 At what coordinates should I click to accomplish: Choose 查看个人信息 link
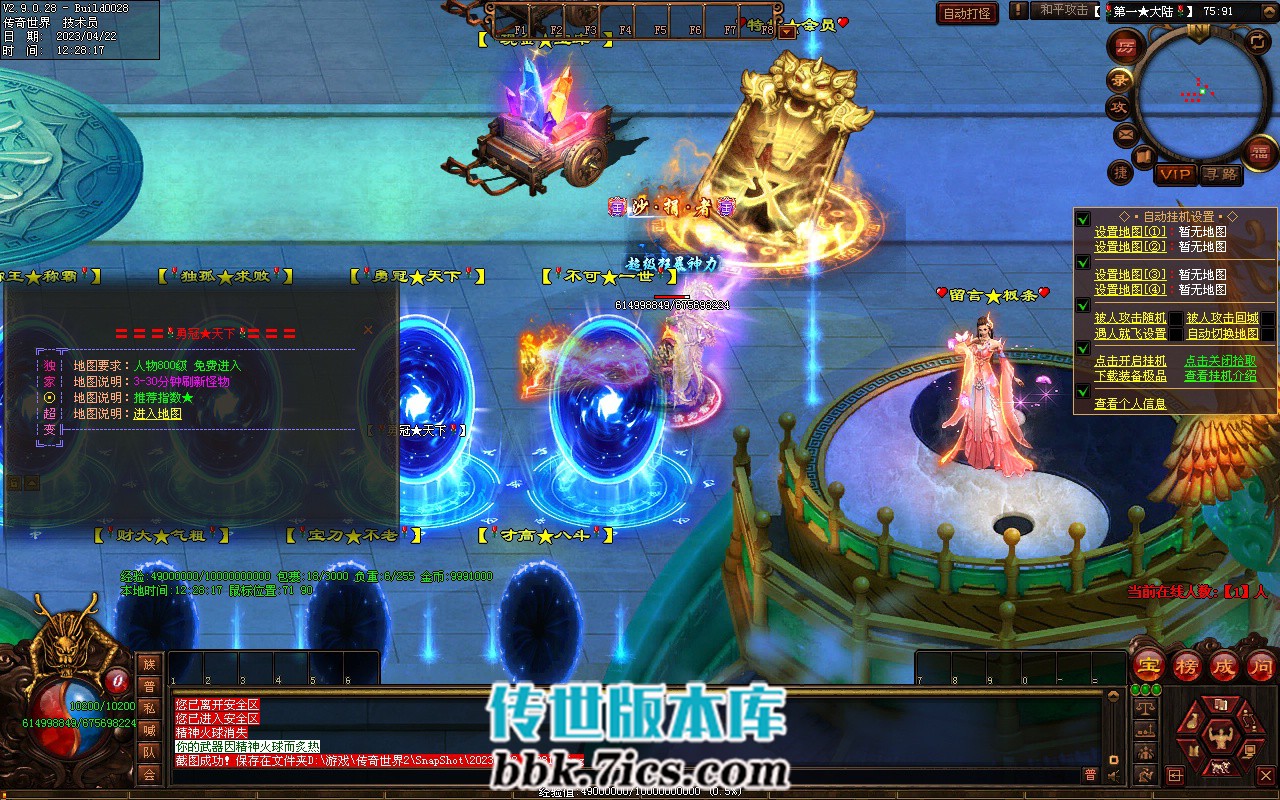1130,404
